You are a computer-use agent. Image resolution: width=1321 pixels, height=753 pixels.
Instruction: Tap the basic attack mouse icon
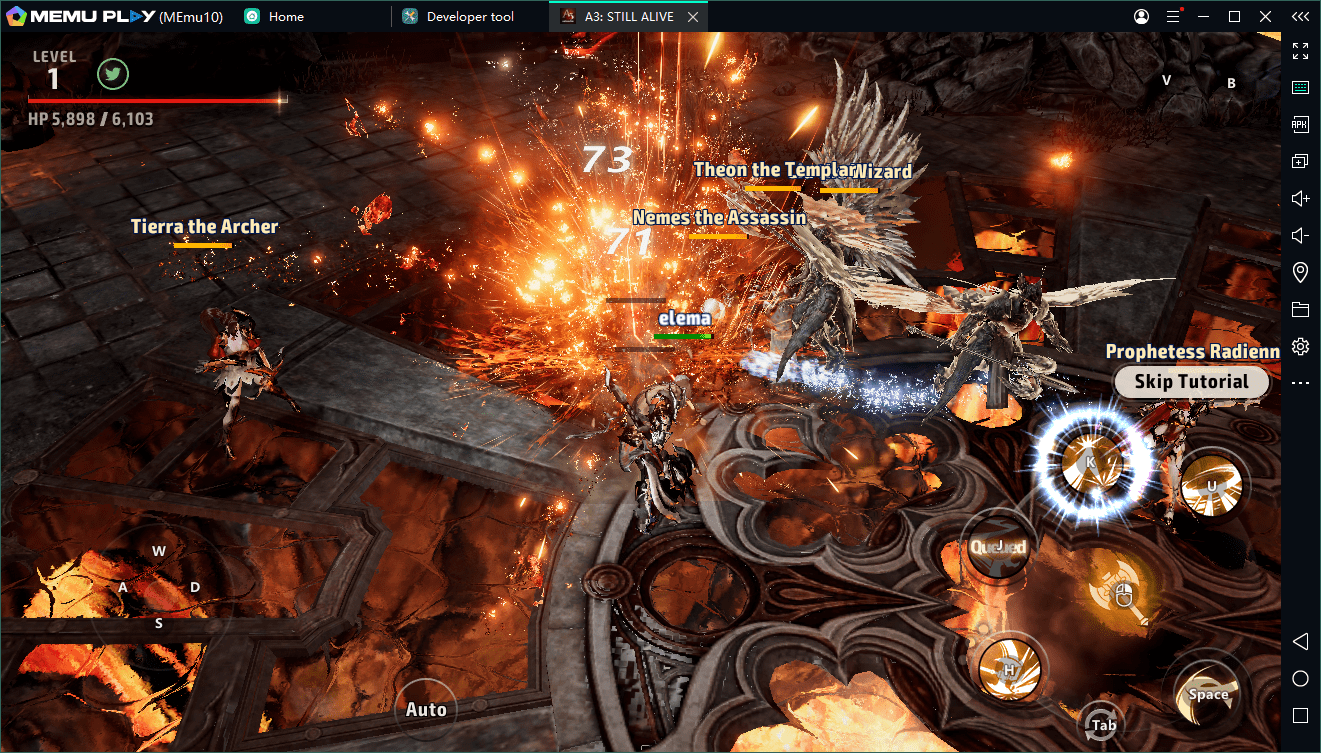(x=1123, y=594)
